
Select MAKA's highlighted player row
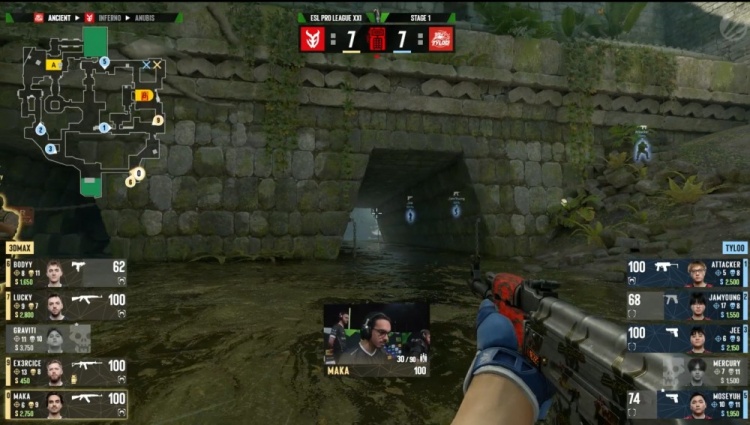[66, 404]
